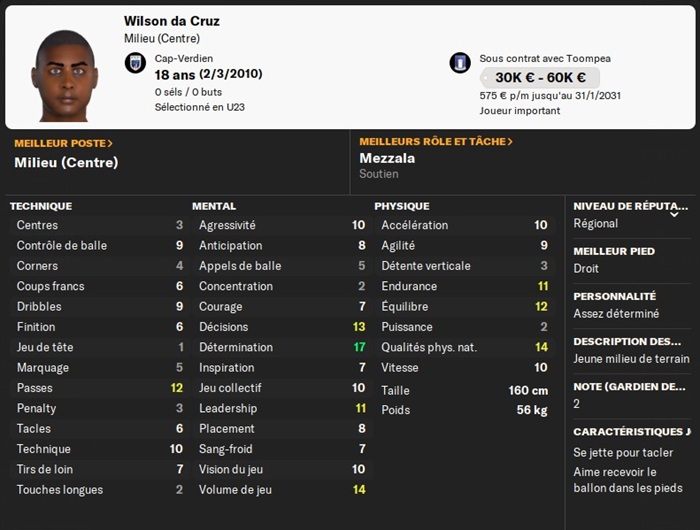
Task: Select the 30K € - 60K € value pill
Action: pyautogui.click(x=539, y=78)
